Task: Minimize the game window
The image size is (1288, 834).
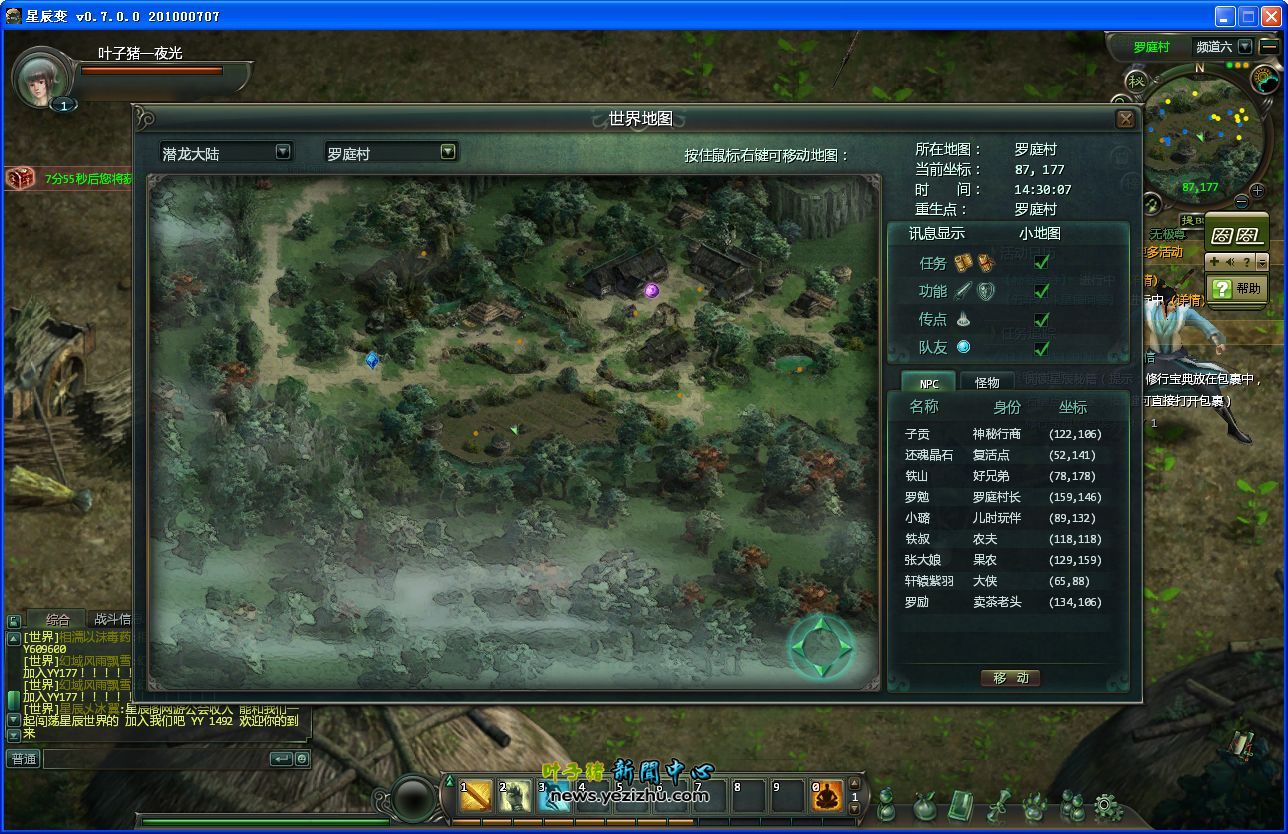Action: pyautogui.click(x=1225, y=16)
